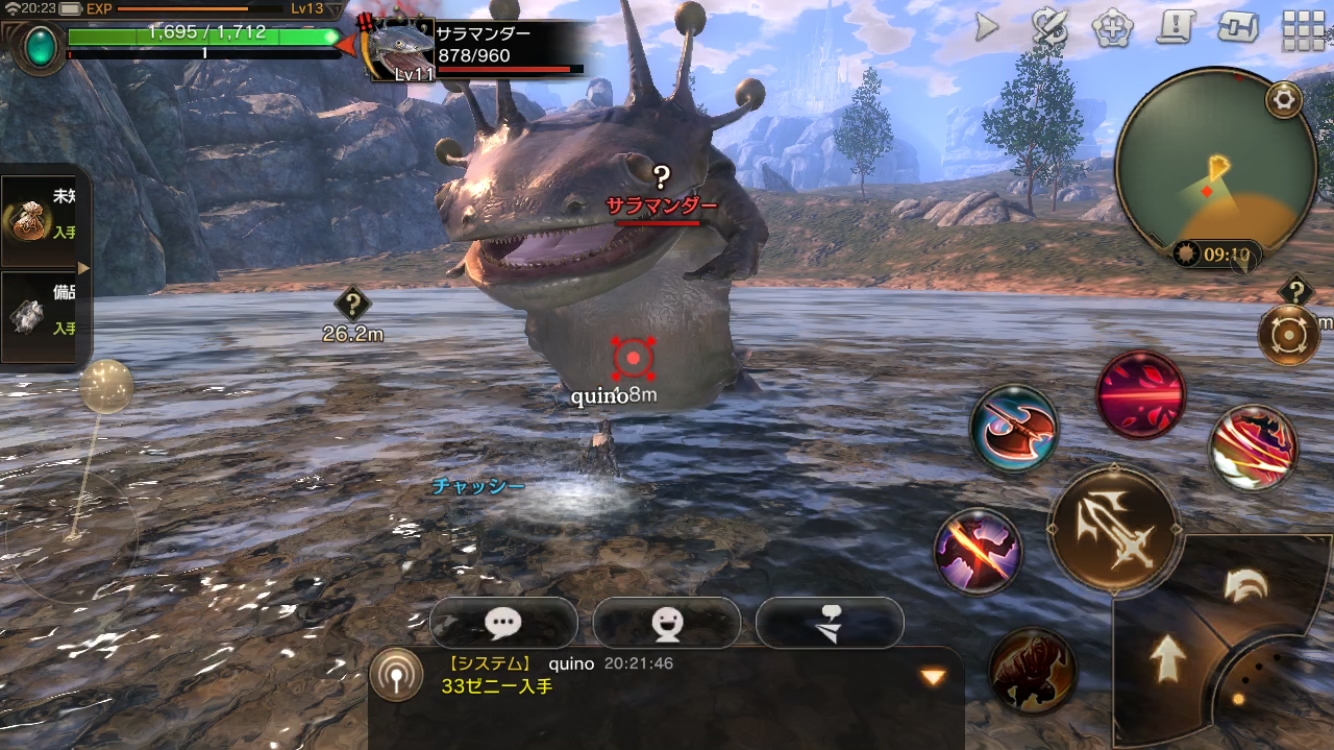
Task: Open the emote face button
Action: click(666, 623)
